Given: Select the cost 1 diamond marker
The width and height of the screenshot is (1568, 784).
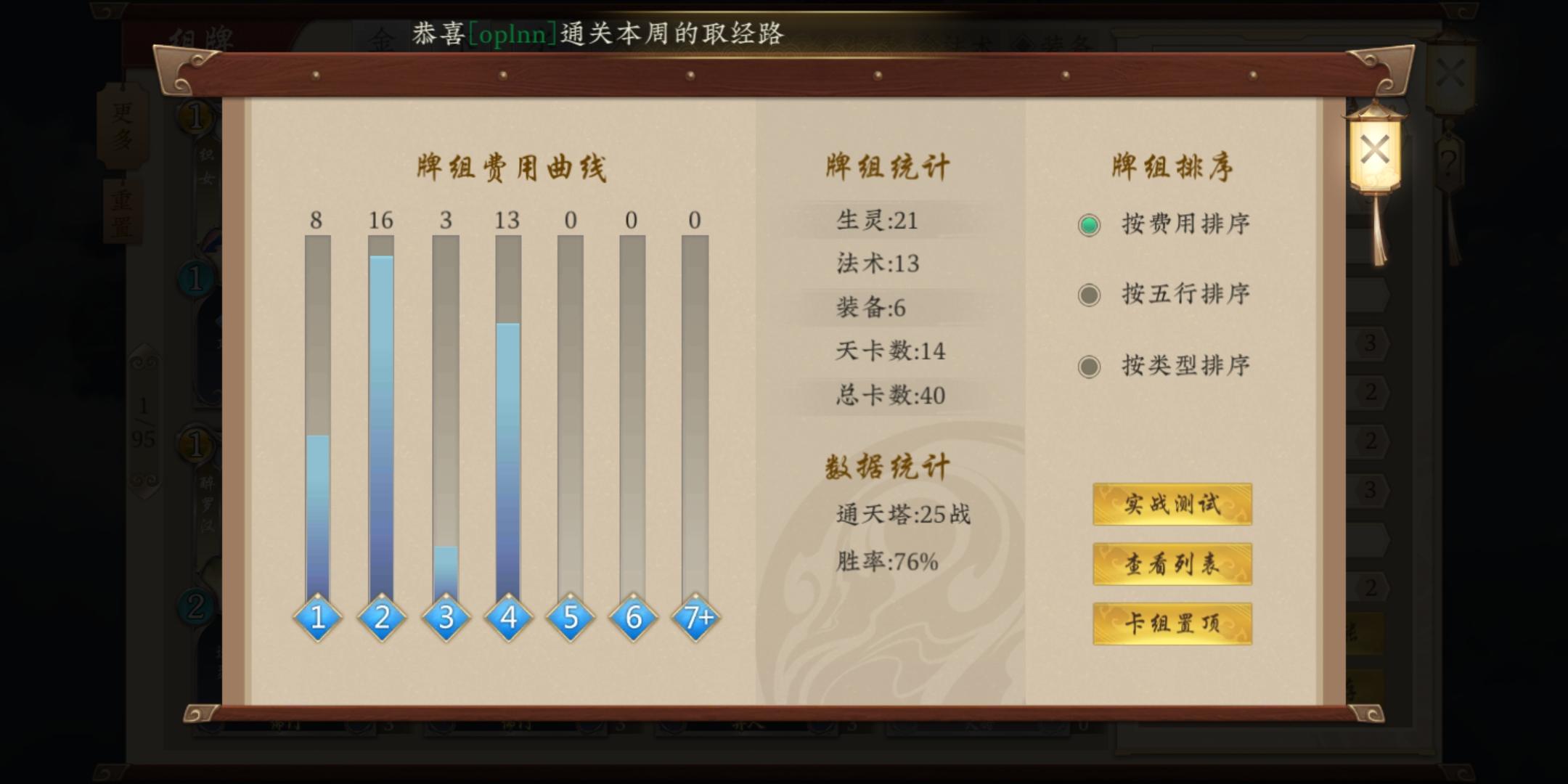Looking at the screenshot, I should [x=317, y=617].
